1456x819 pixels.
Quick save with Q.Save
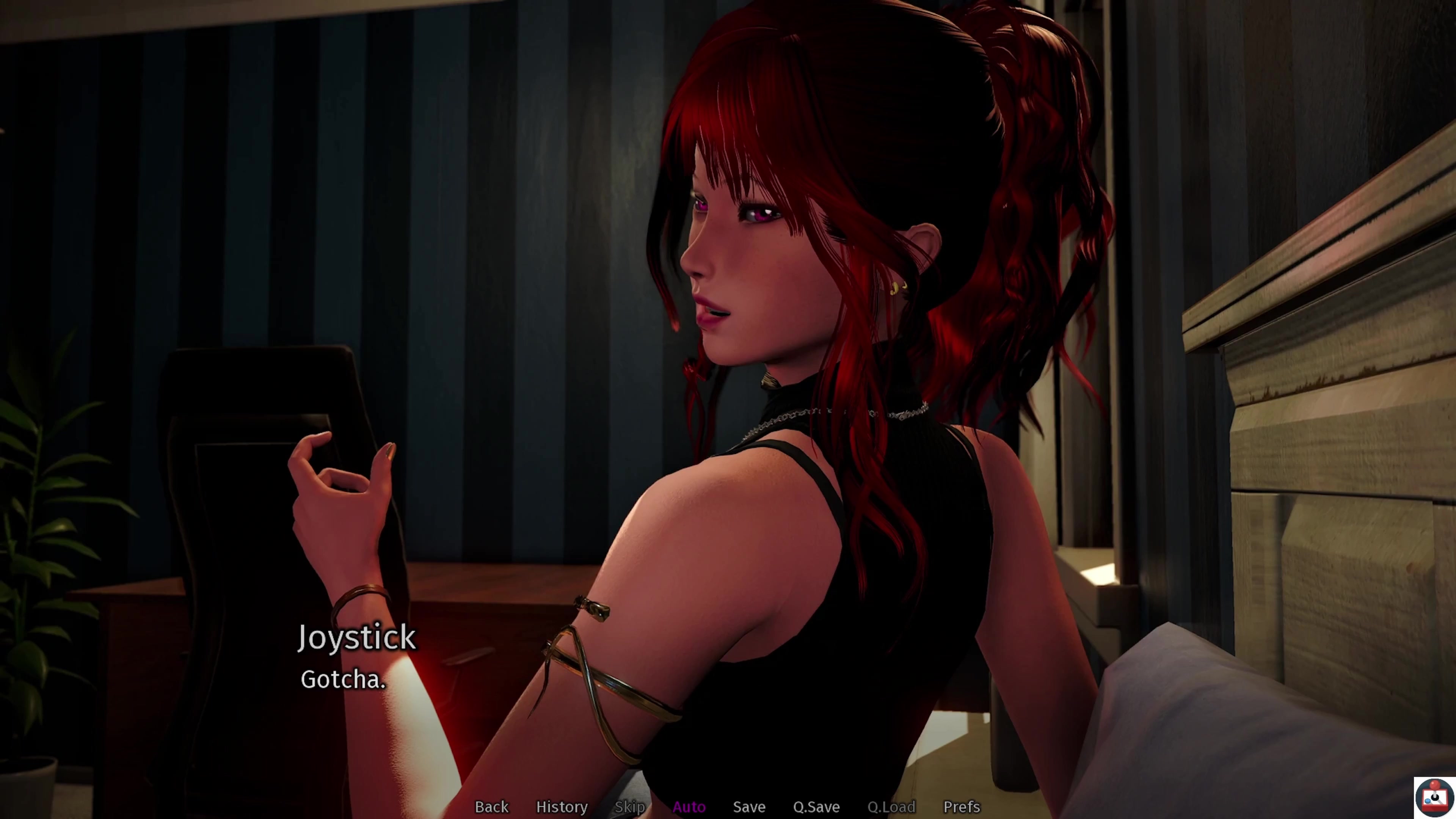tap(816, 806)
